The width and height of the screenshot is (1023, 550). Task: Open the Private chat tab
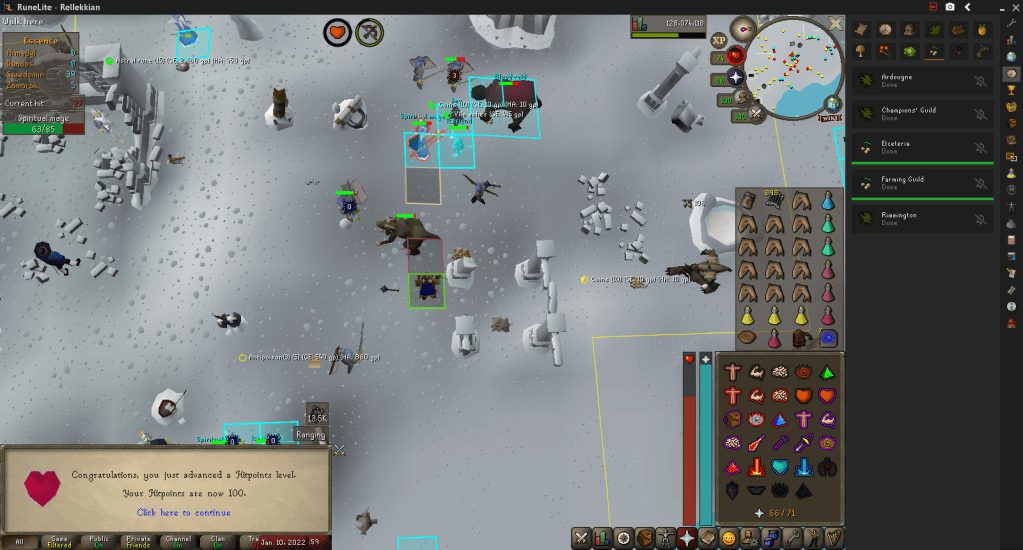[x=139, y=541]
